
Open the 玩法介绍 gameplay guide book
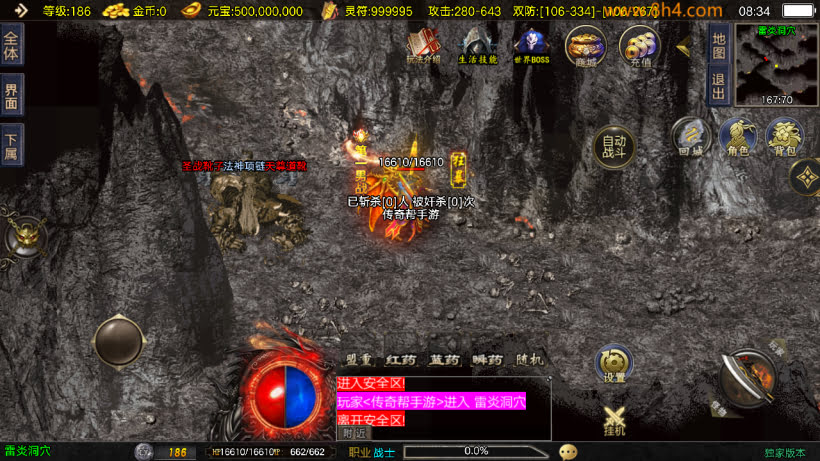click(423, 44)
